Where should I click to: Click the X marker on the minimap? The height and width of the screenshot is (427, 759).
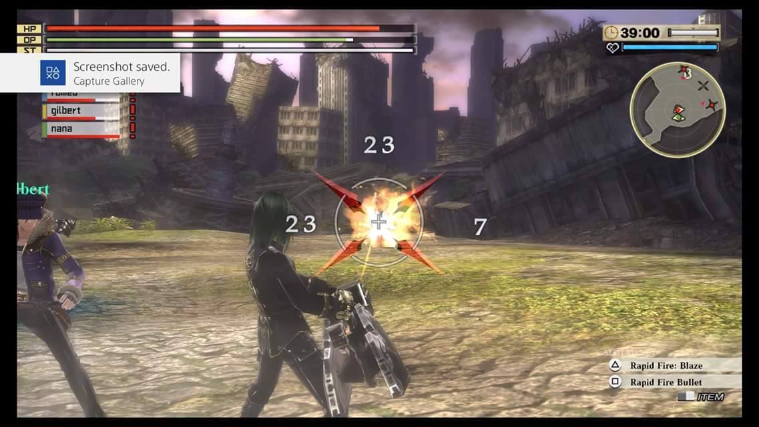(703, 87)
